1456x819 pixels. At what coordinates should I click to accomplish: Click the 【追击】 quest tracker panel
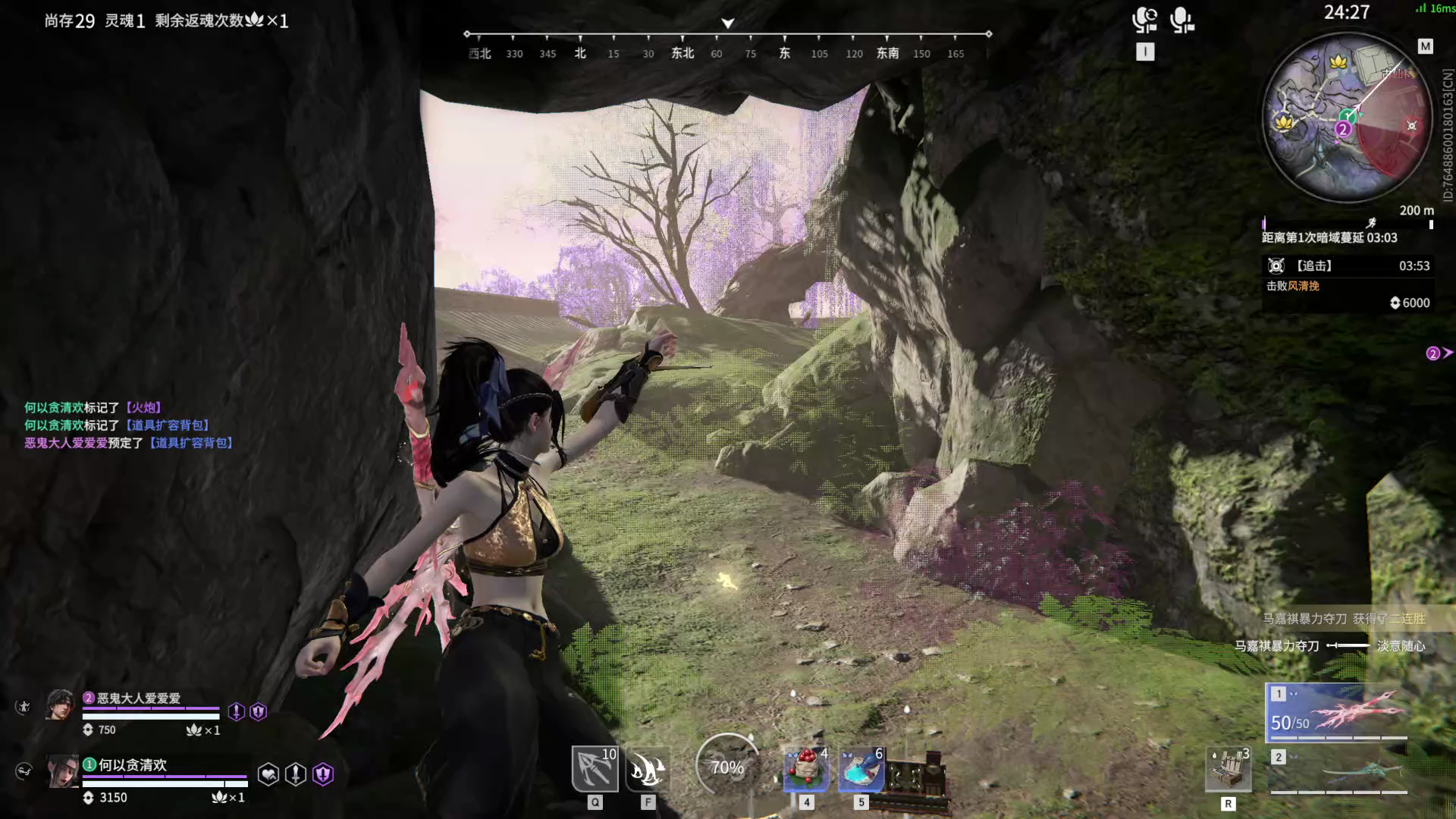[x=1346, y=284]
